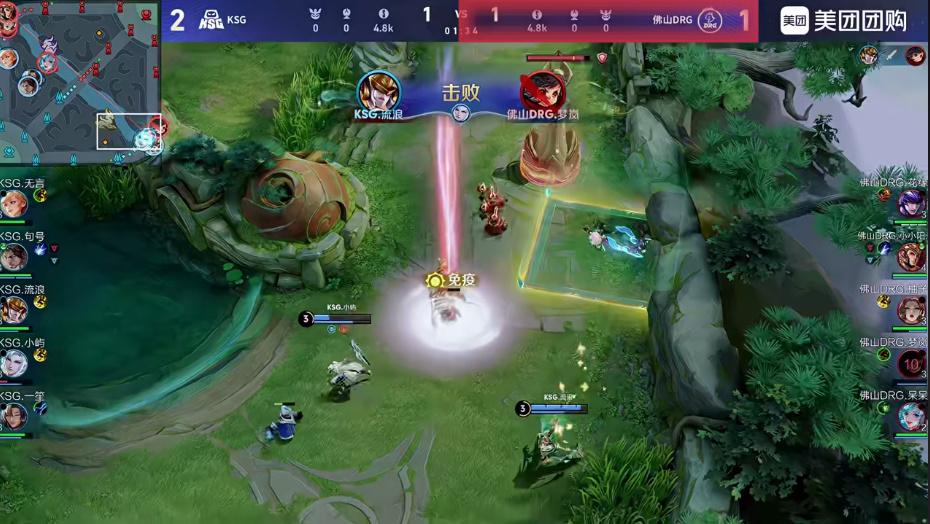Screen dimensions: 930x524
Task: Select KSG.一笙 player portrait
Action: tap(13, 415)
